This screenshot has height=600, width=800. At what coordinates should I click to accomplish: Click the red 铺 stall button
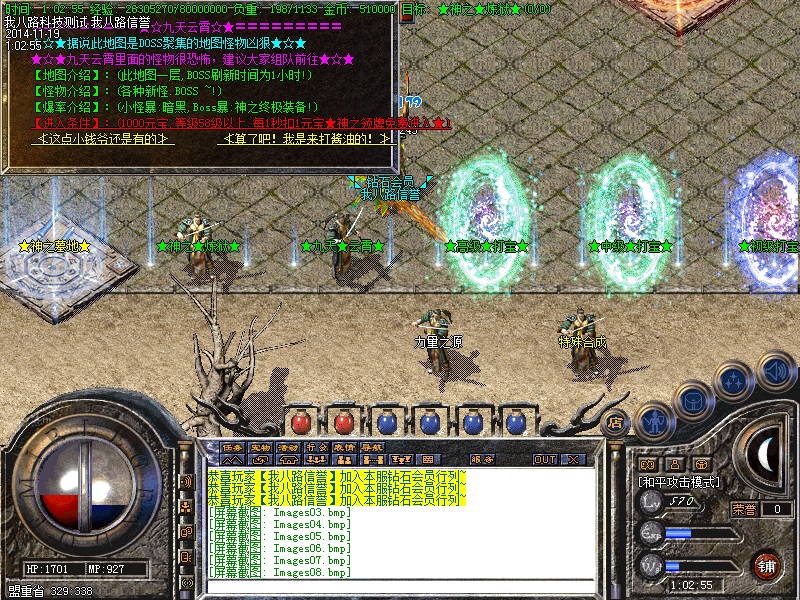pos(767,565)
